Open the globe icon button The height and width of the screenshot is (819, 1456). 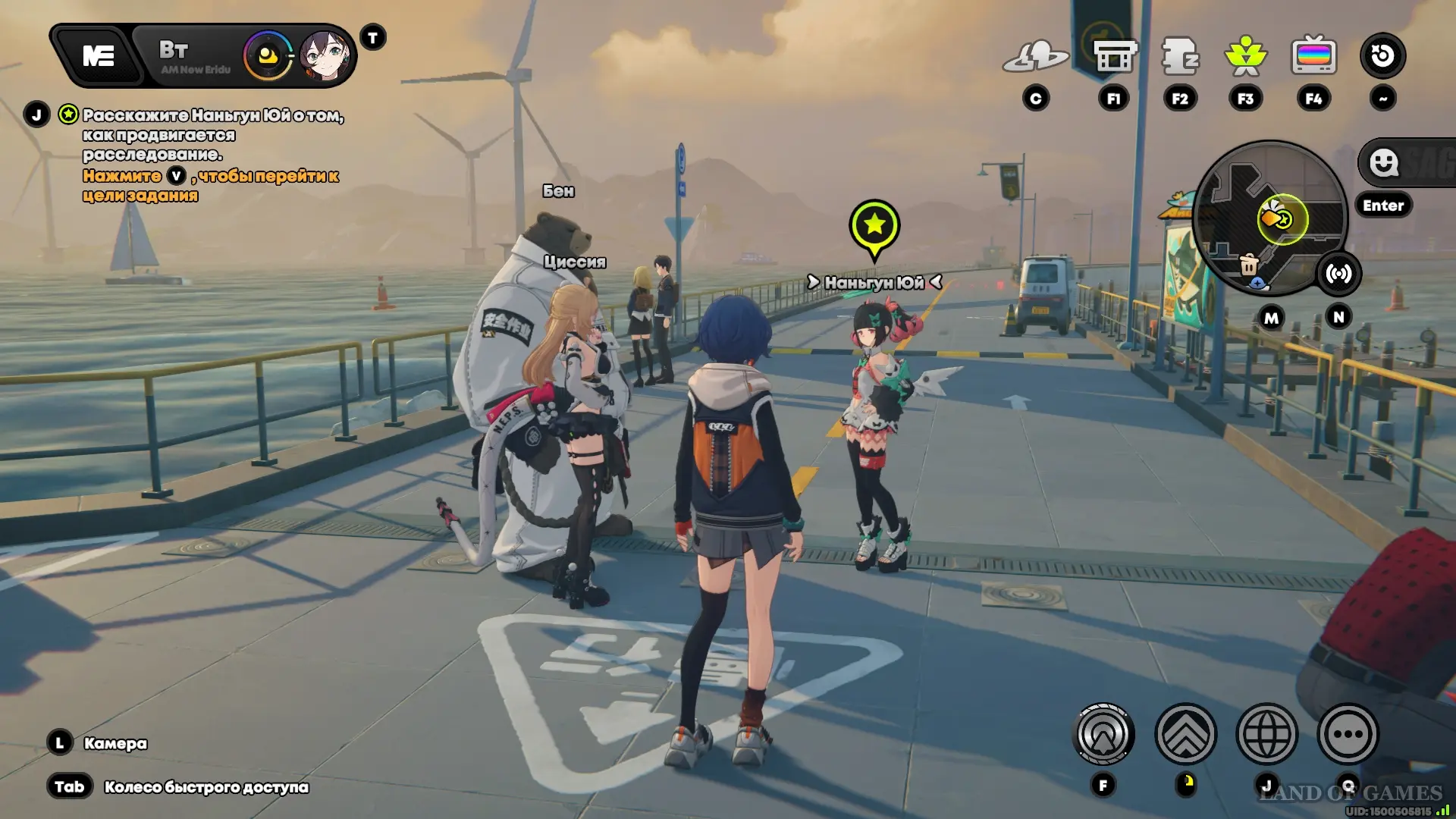pos(1266,734)
